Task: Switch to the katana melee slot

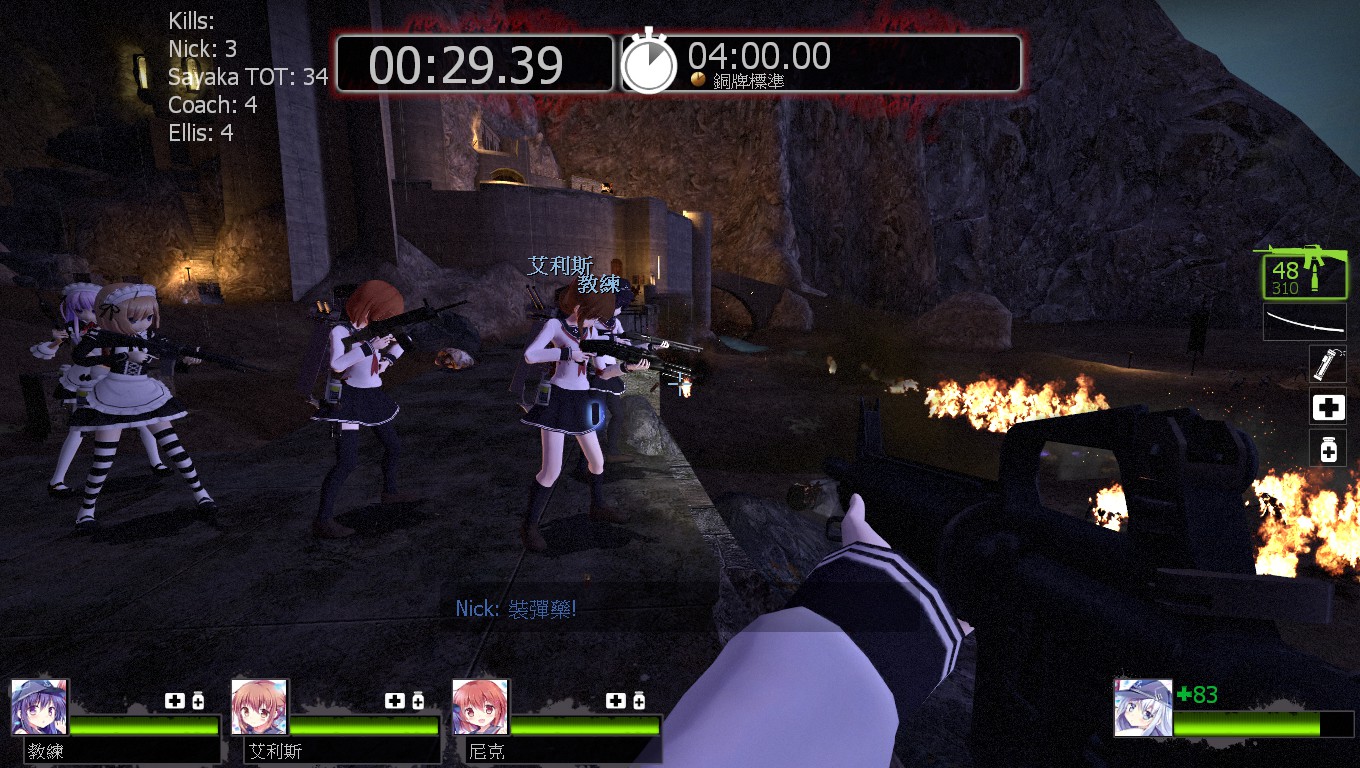Action: tap(1304, 322)
